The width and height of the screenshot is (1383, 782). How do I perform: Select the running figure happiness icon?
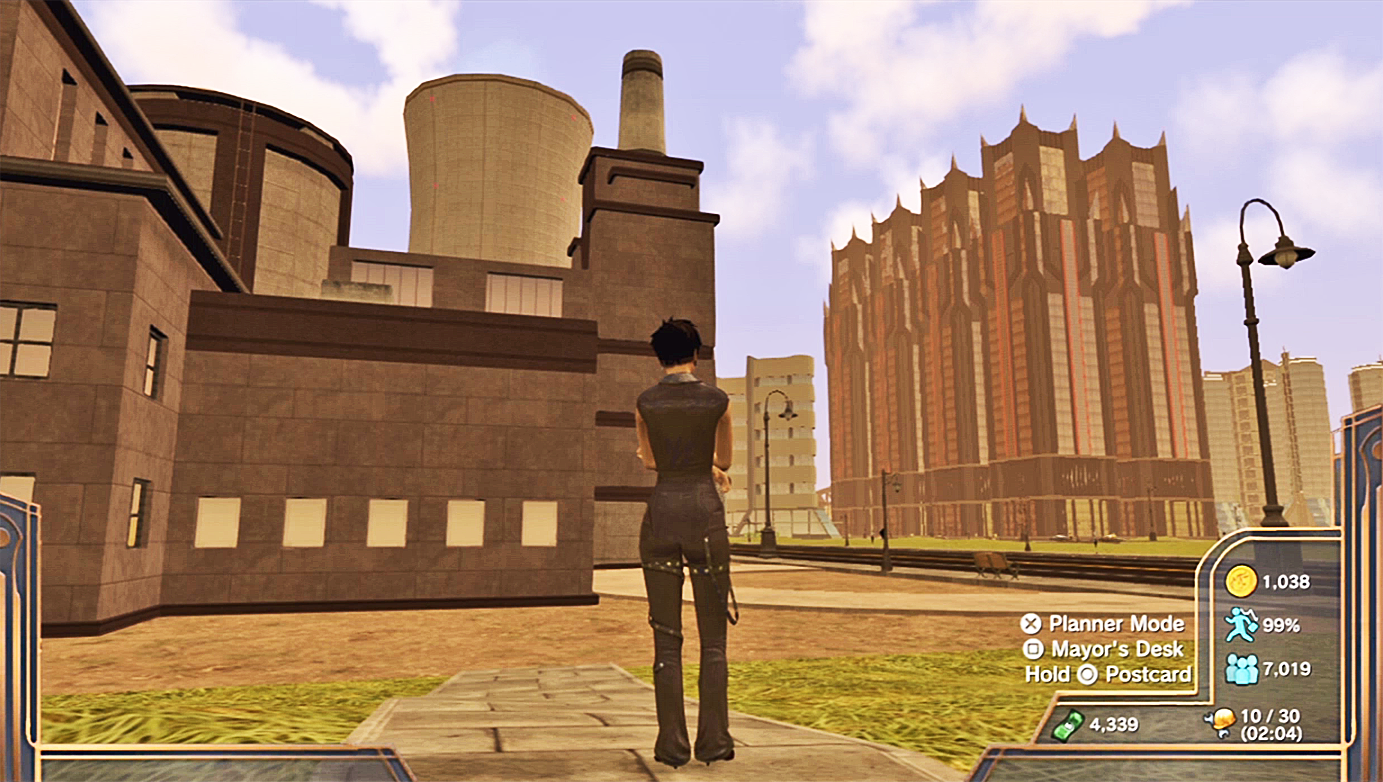click(x=1241, y=624)
